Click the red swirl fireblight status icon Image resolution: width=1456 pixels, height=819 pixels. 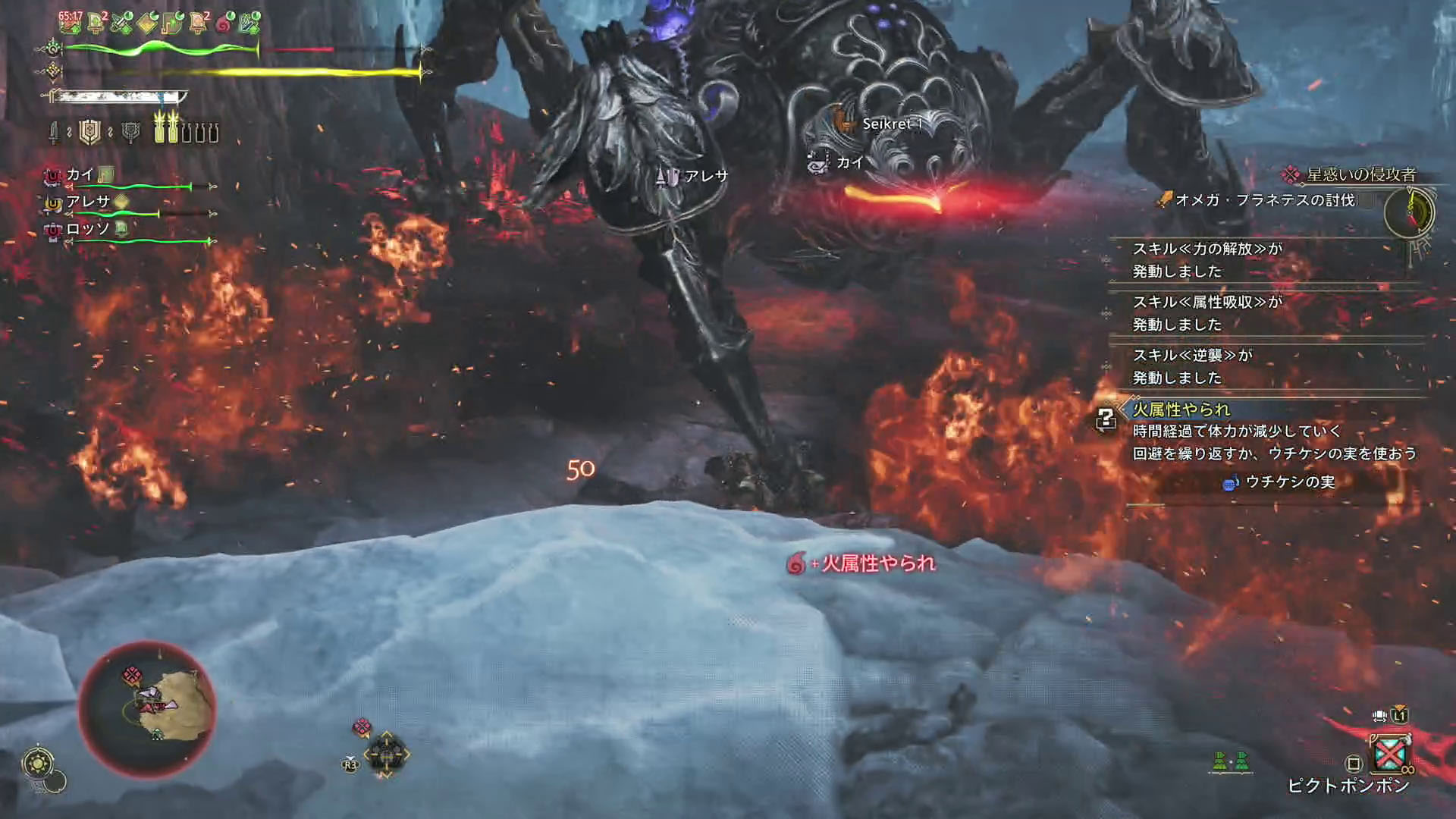(x=224, y=24)
